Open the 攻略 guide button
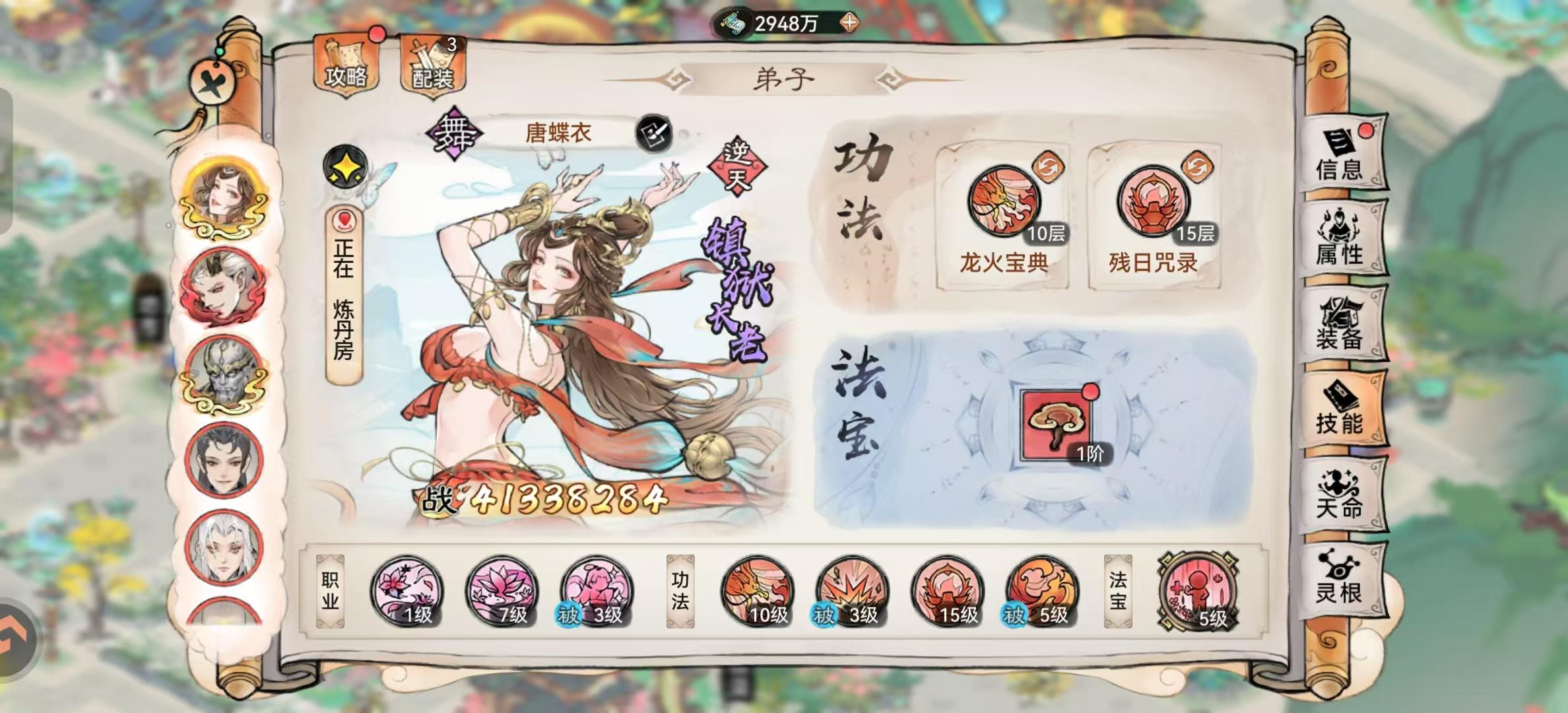 346,63
